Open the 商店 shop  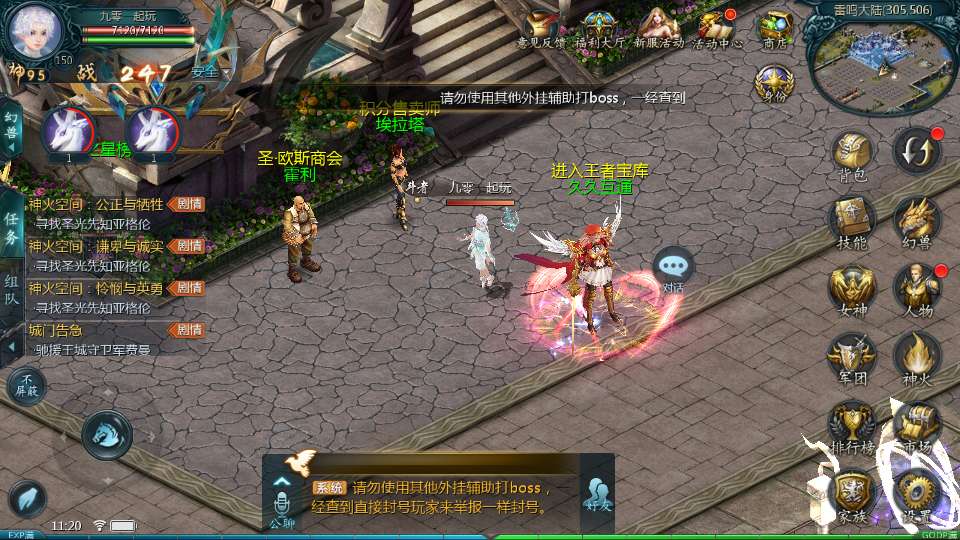click(775, 28)
